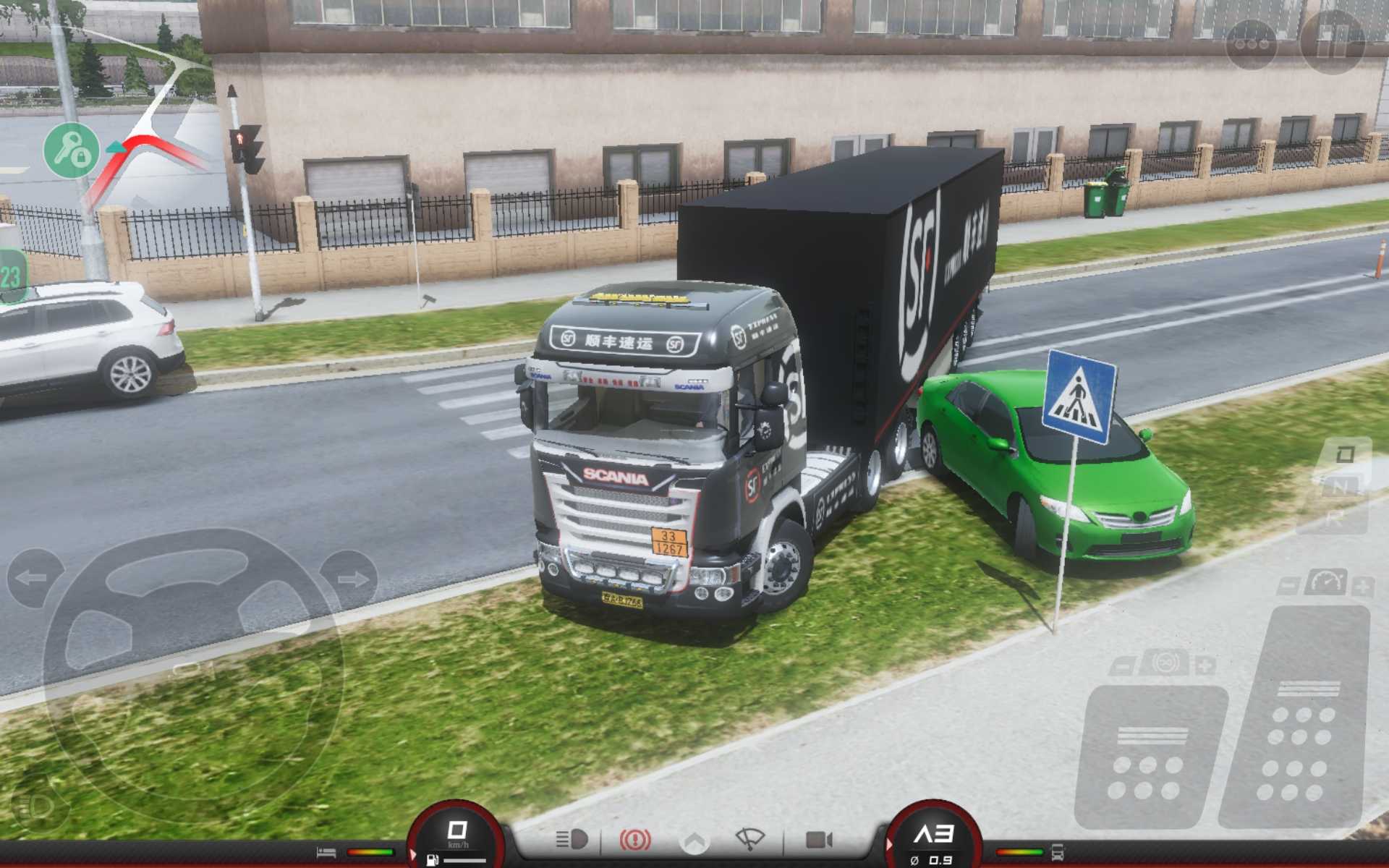Tap the green key lock icon
Viewport: 1389px width, 868px height.
click(71, 150)
